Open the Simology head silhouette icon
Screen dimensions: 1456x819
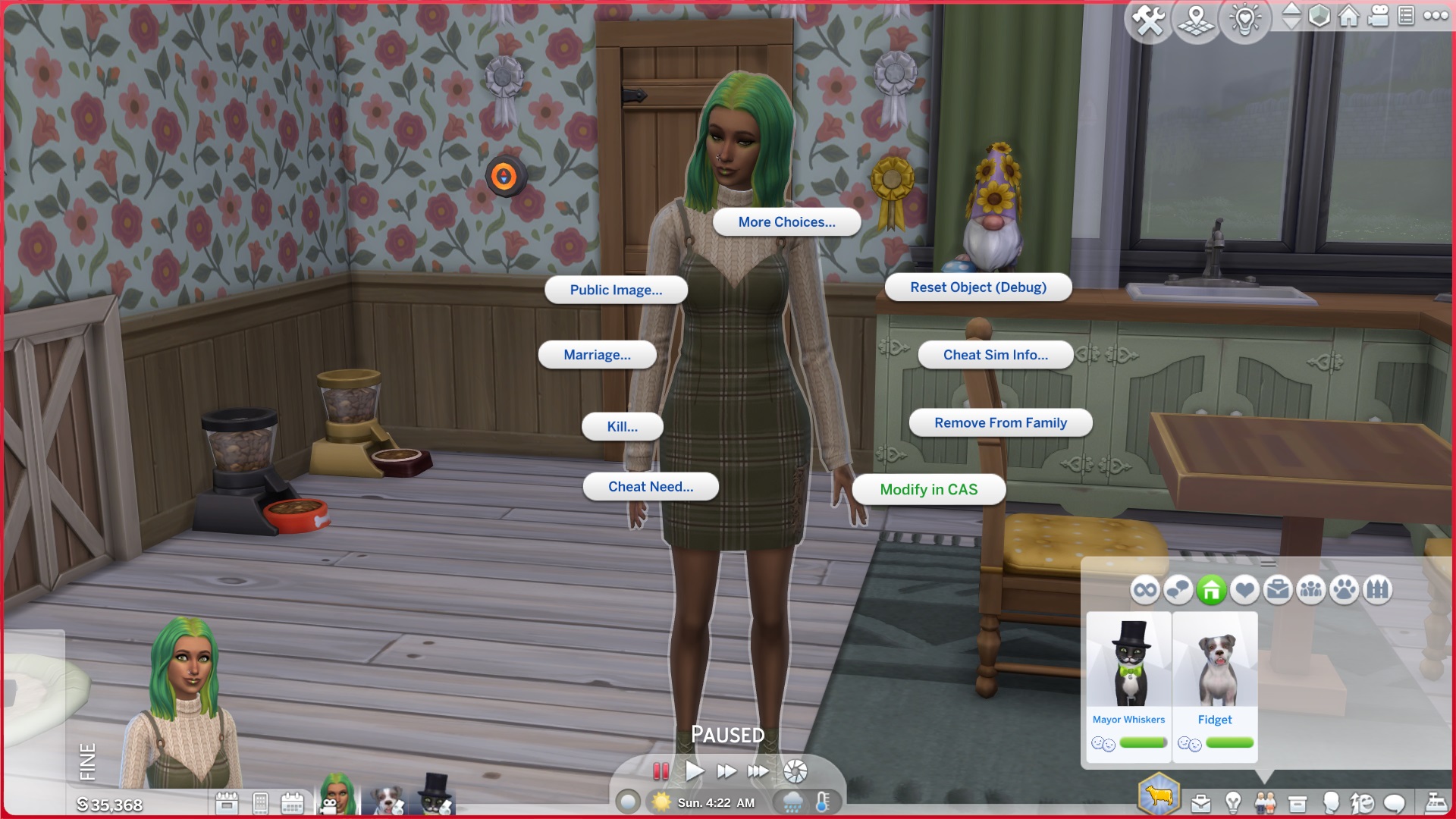pos(1331,802)
